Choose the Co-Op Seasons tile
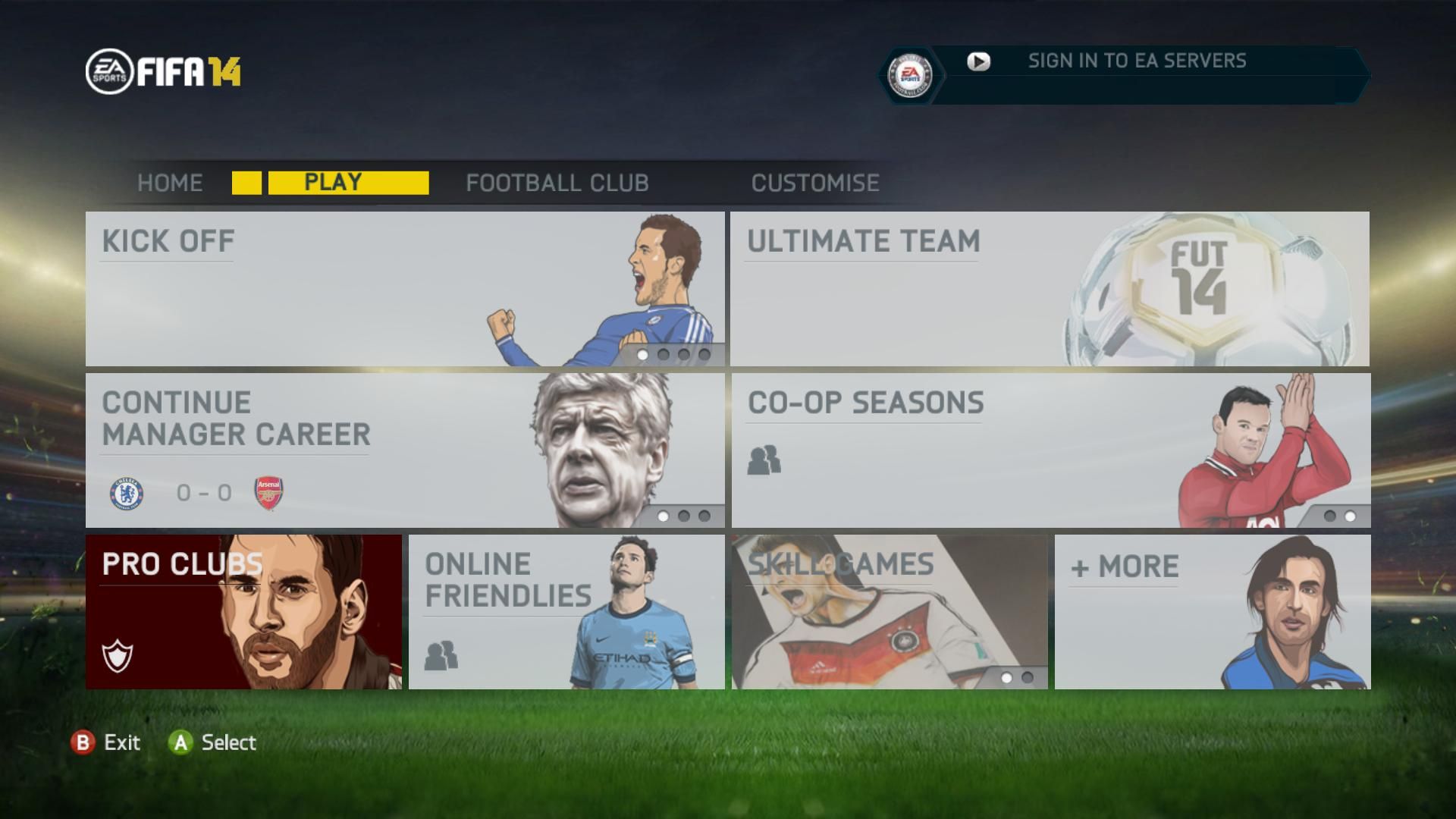Screen dimensions: 1456x819 (1050, 450)
